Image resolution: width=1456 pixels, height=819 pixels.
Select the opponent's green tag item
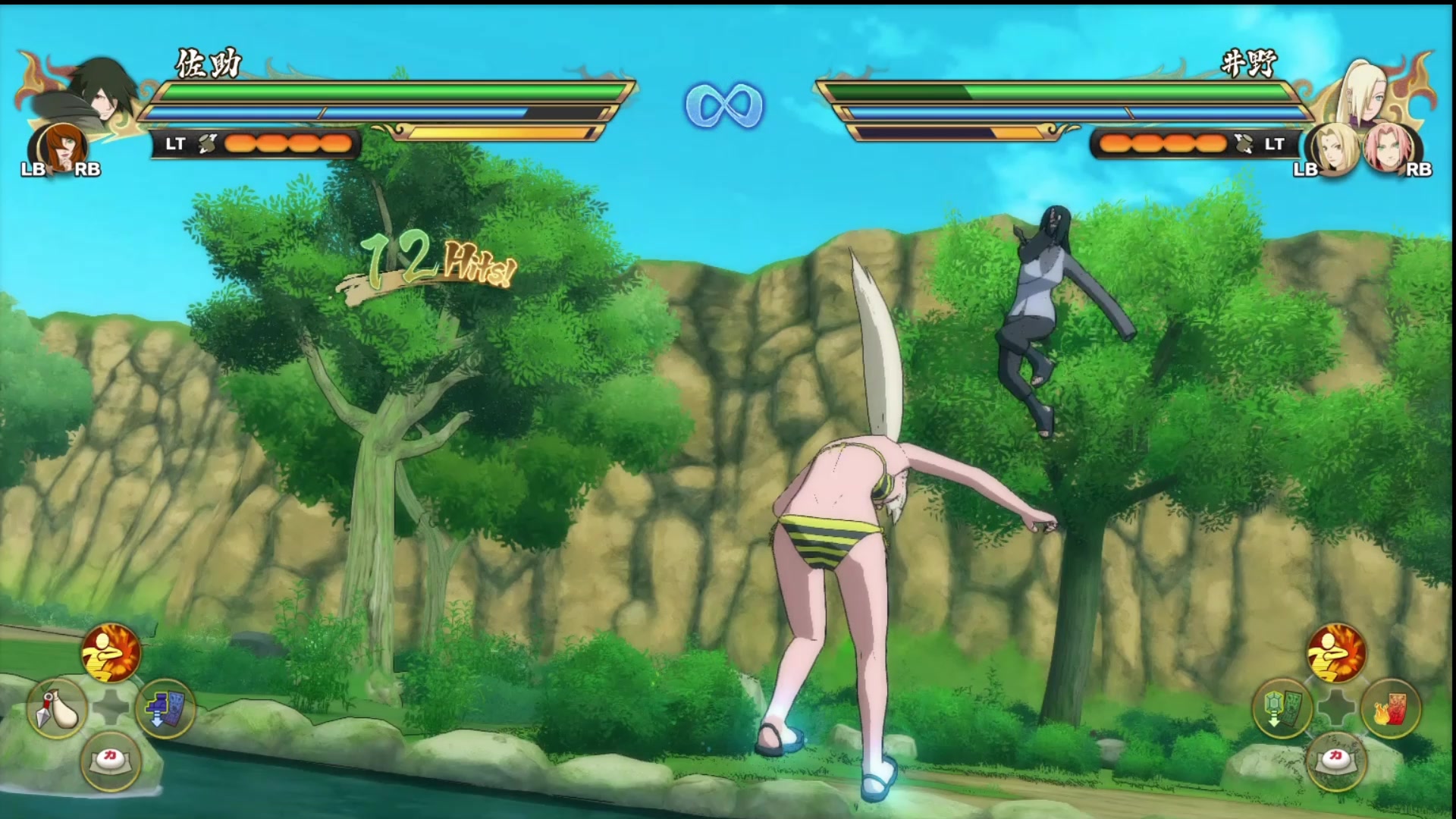(x=1282, y=708)
